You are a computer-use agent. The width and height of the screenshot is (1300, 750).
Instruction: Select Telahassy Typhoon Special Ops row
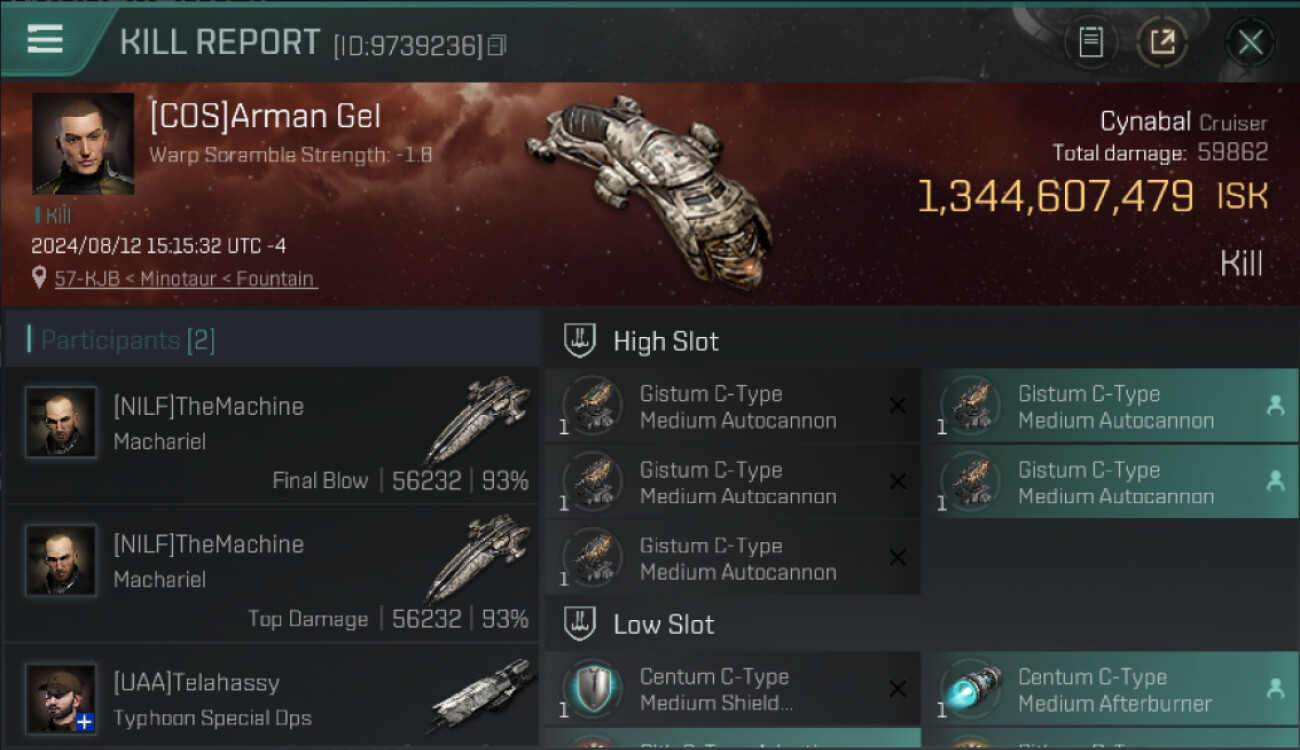point(272,698)
